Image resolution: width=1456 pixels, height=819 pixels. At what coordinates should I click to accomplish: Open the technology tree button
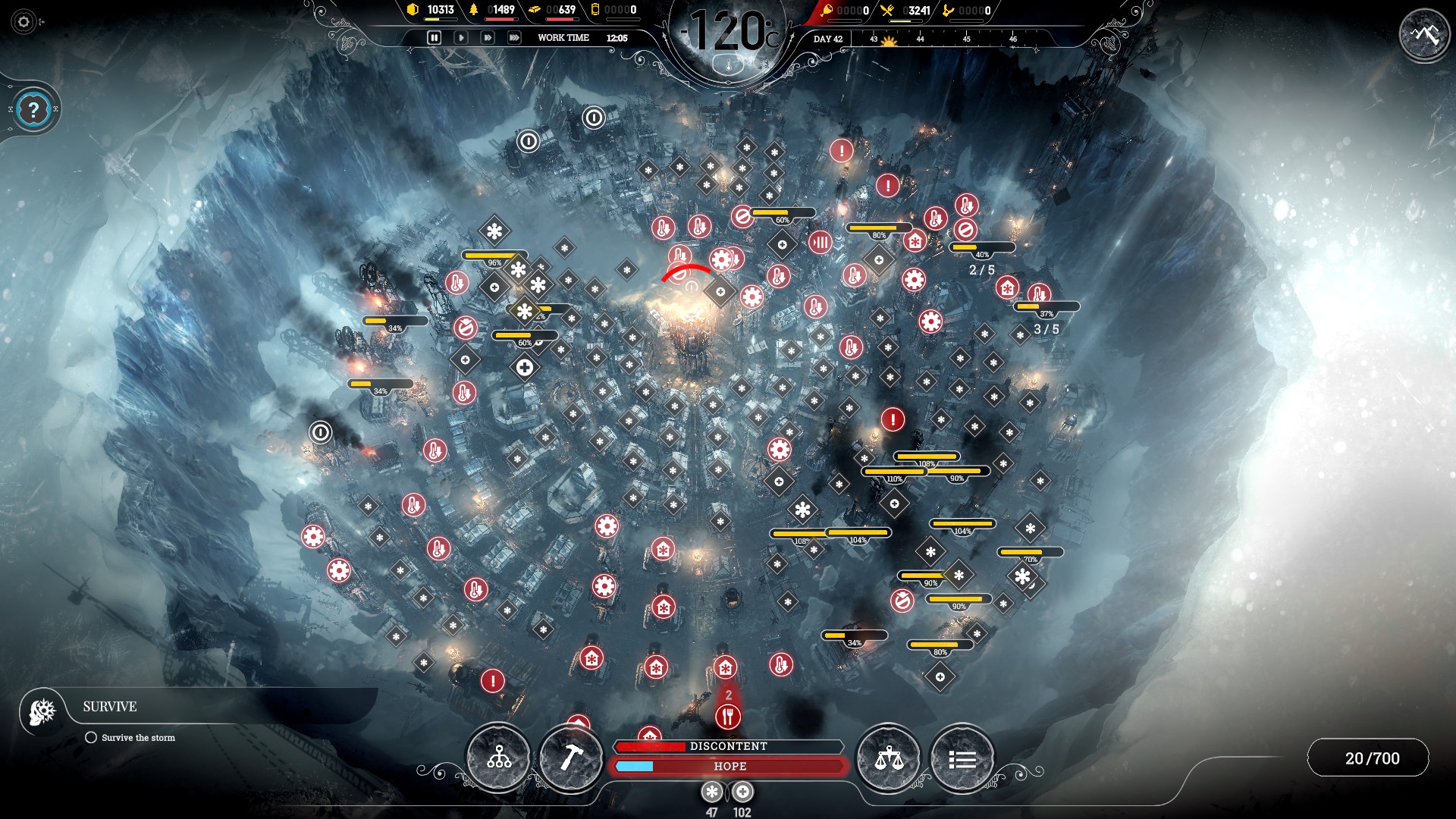498,758
